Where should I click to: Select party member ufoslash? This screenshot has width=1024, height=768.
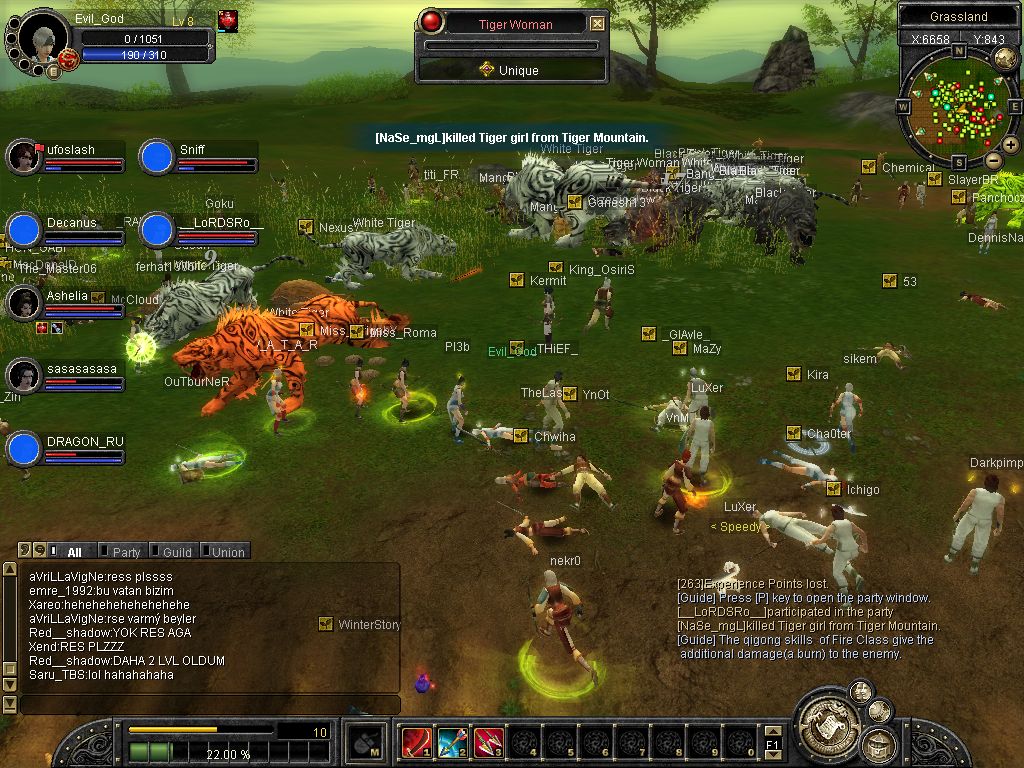coord(23,156)
